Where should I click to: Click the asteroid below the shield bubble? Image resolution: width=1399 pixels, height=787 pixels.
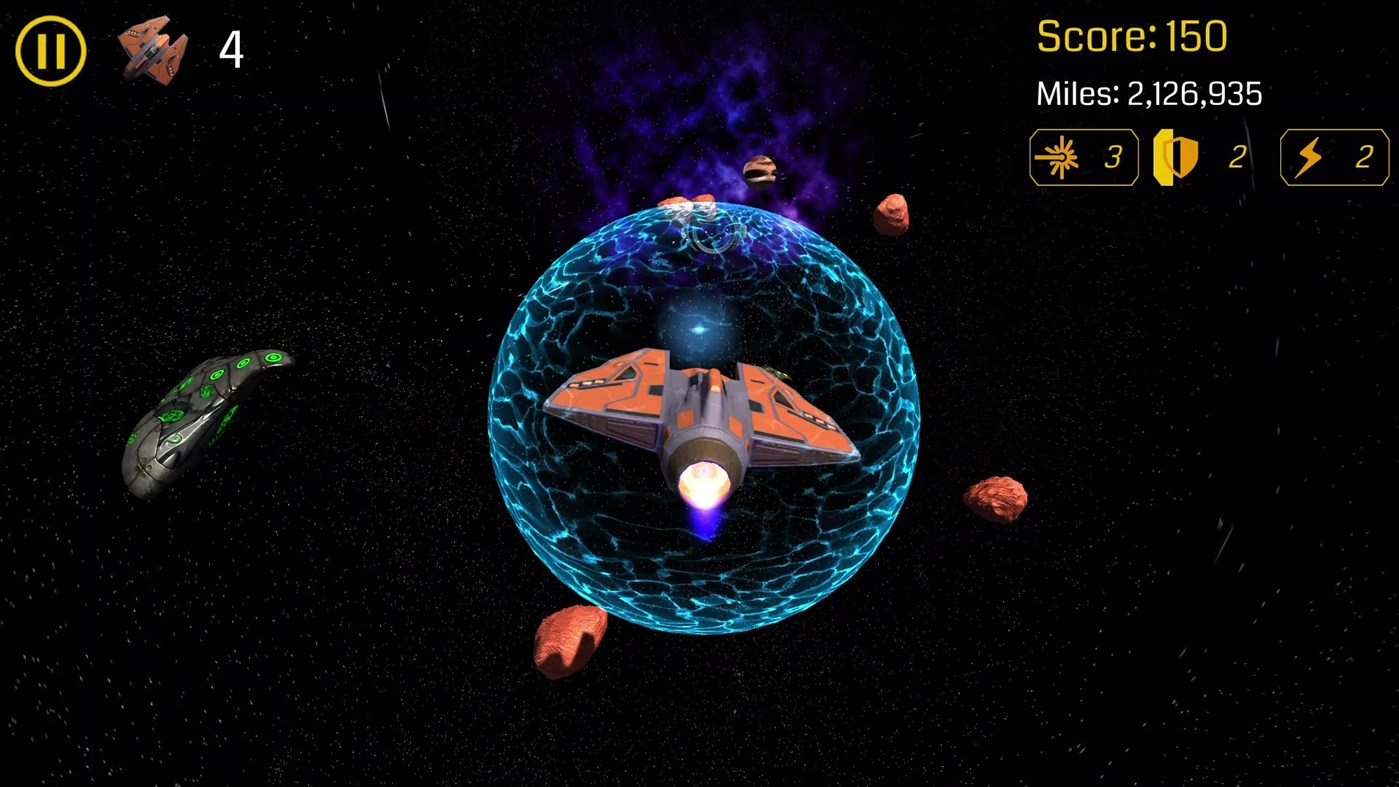[570, 640]
